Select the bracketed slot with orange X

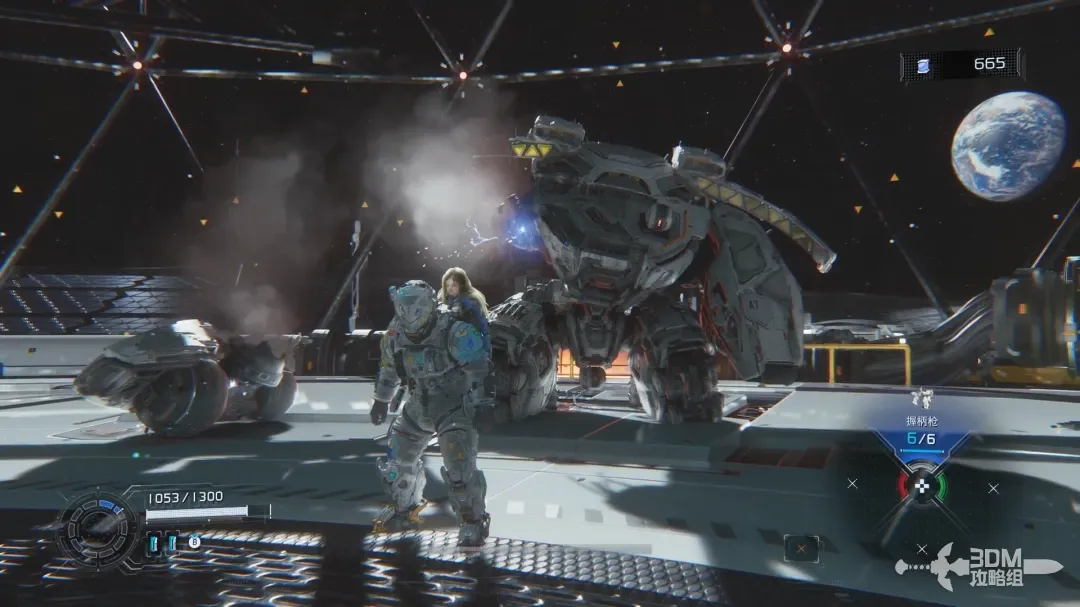(801, 547)
